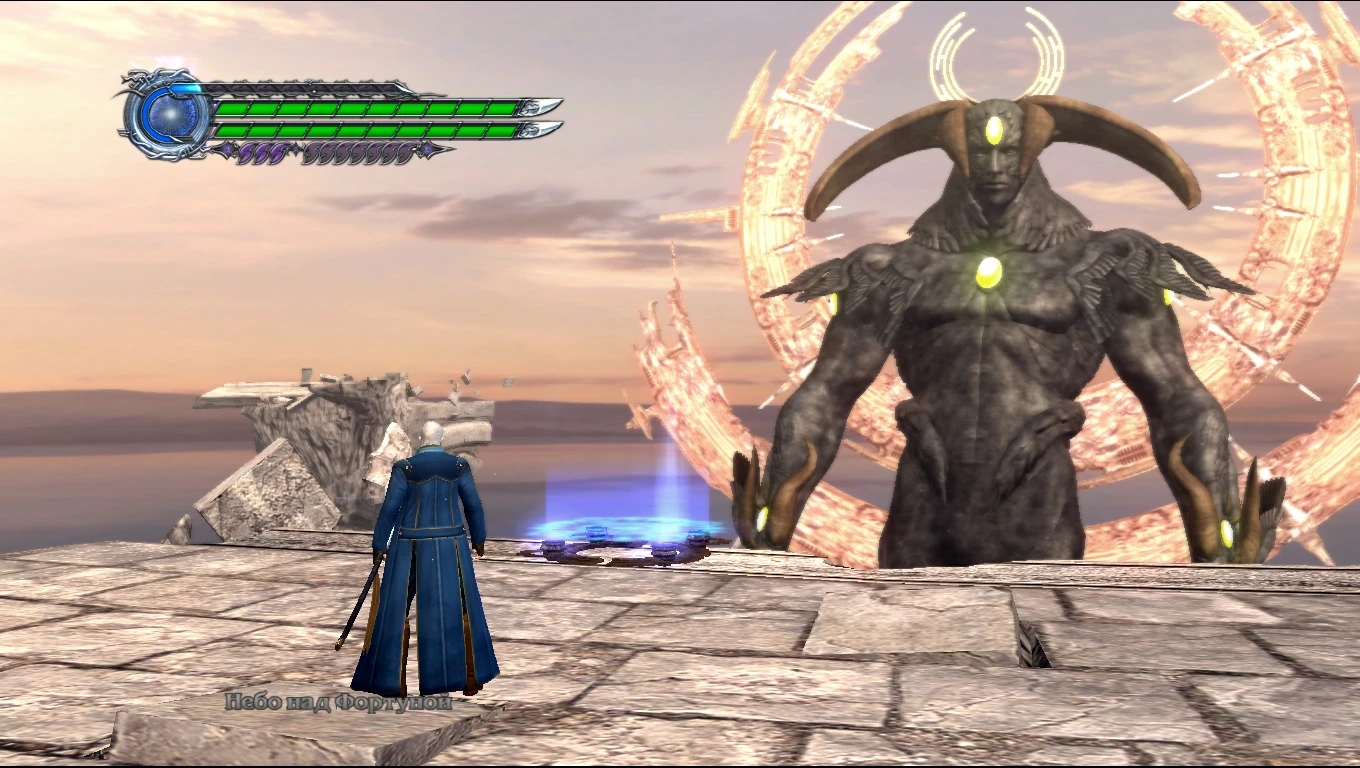Click the leftmost purple rune under the health bar
Image resolution: width=1360 pixels, height=768 pixels.
click(246, 151)
